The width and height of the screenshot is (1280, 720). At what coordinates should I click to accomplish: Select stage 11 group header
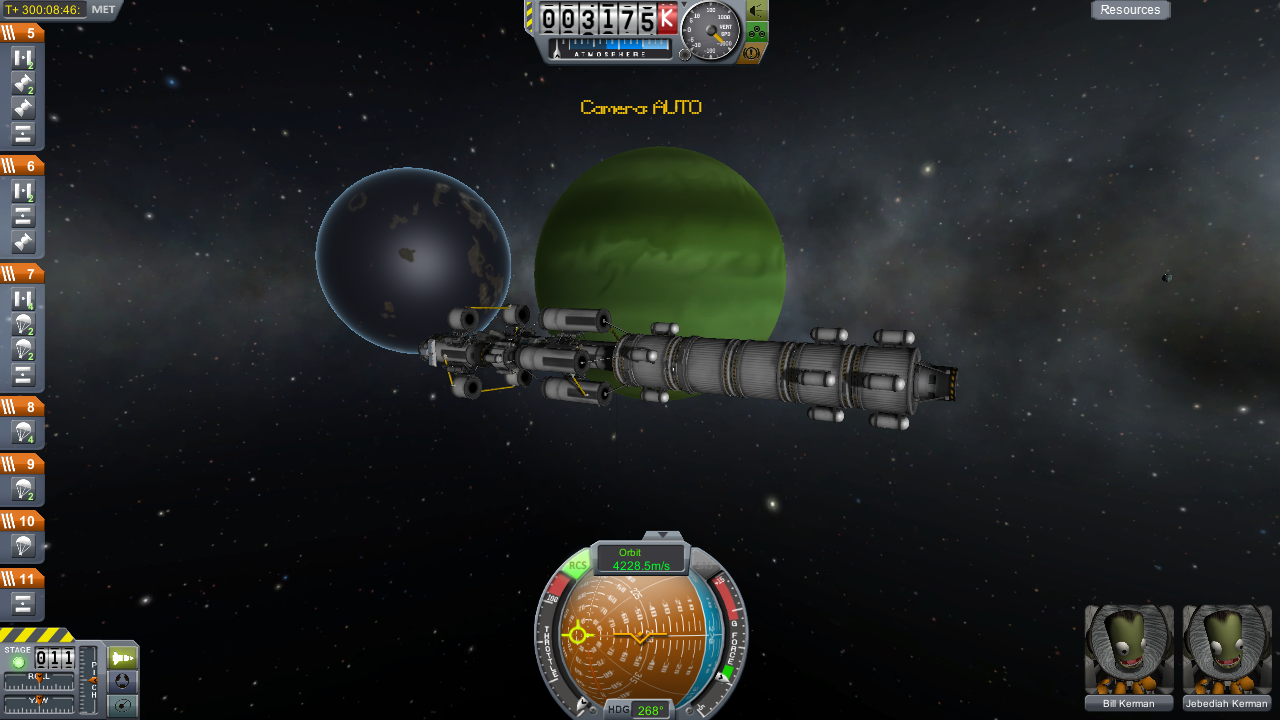point(22,579)
